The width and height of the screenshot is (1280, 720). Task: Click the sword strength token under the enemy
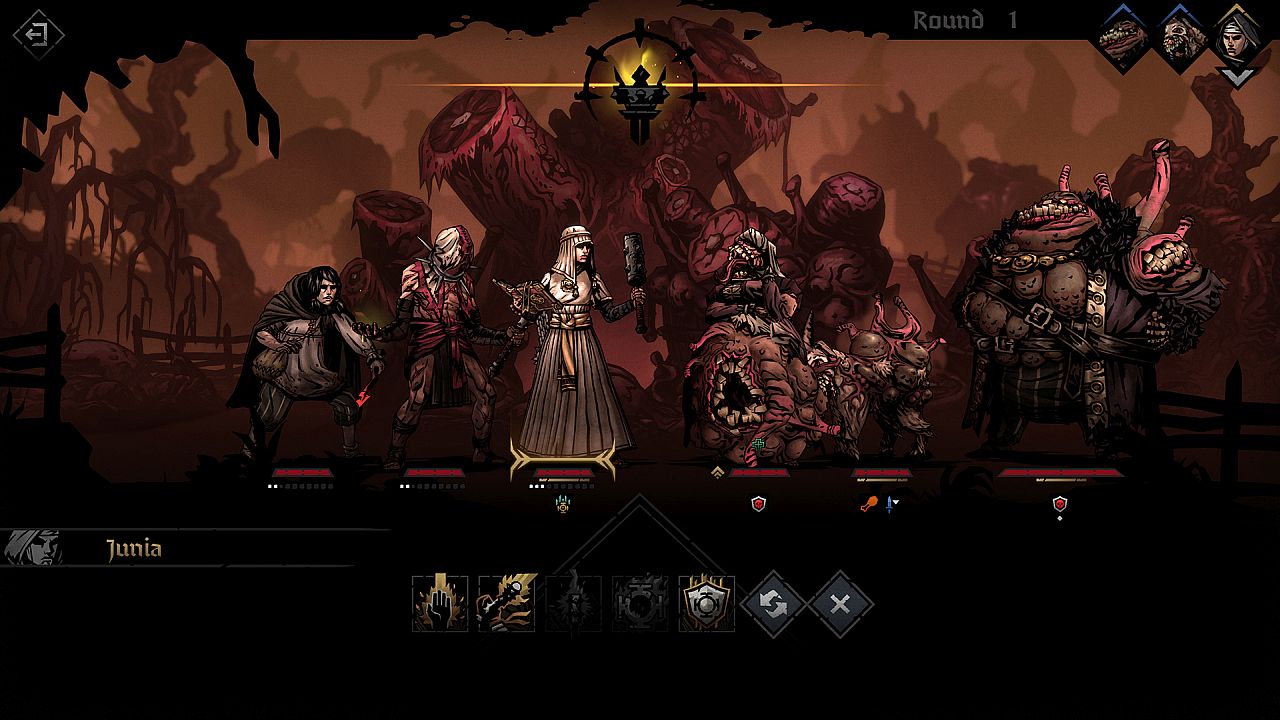[x=889, y=504]
